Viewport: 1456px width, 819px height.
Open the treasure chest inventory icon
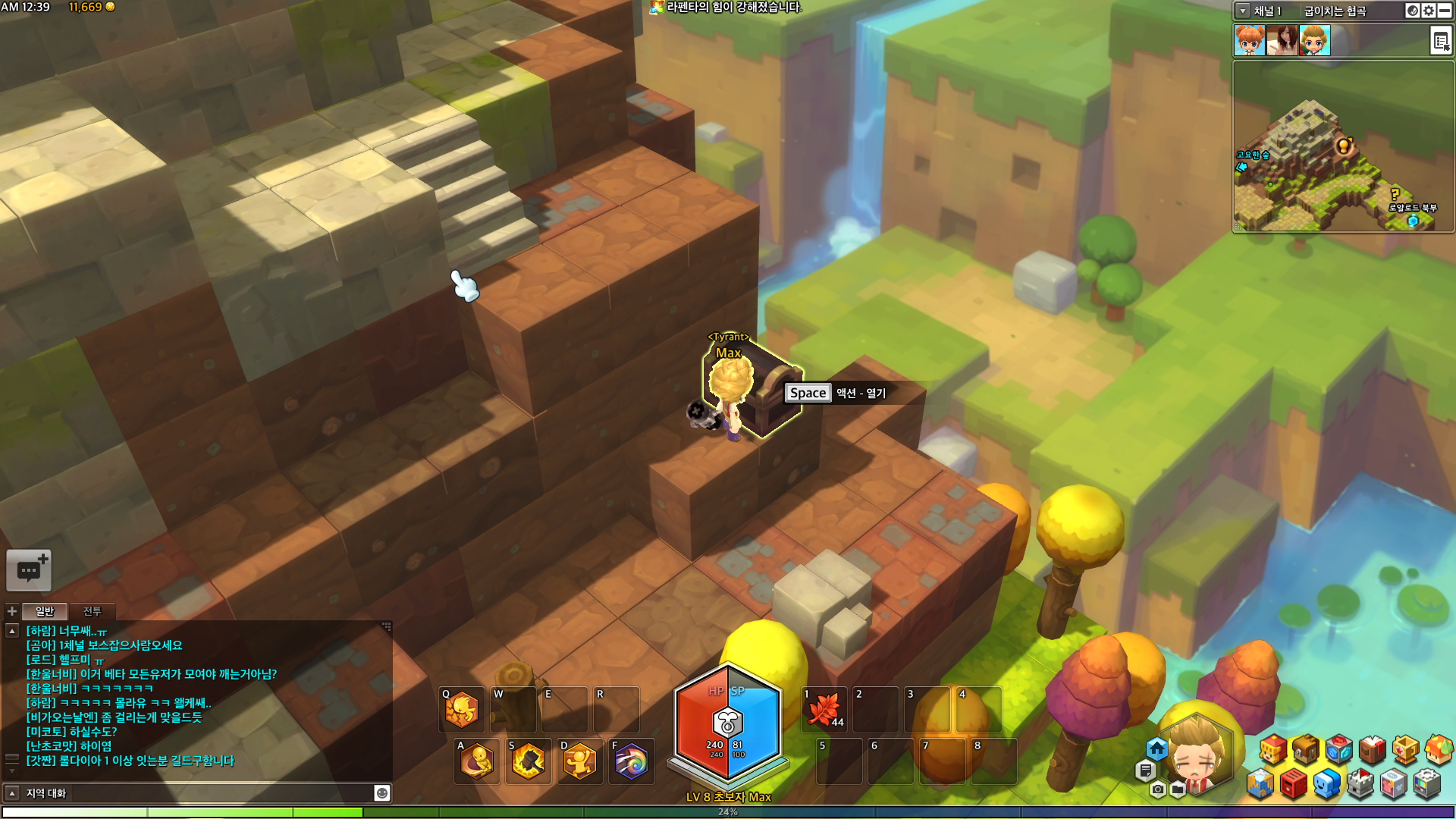click(1305, 749)
